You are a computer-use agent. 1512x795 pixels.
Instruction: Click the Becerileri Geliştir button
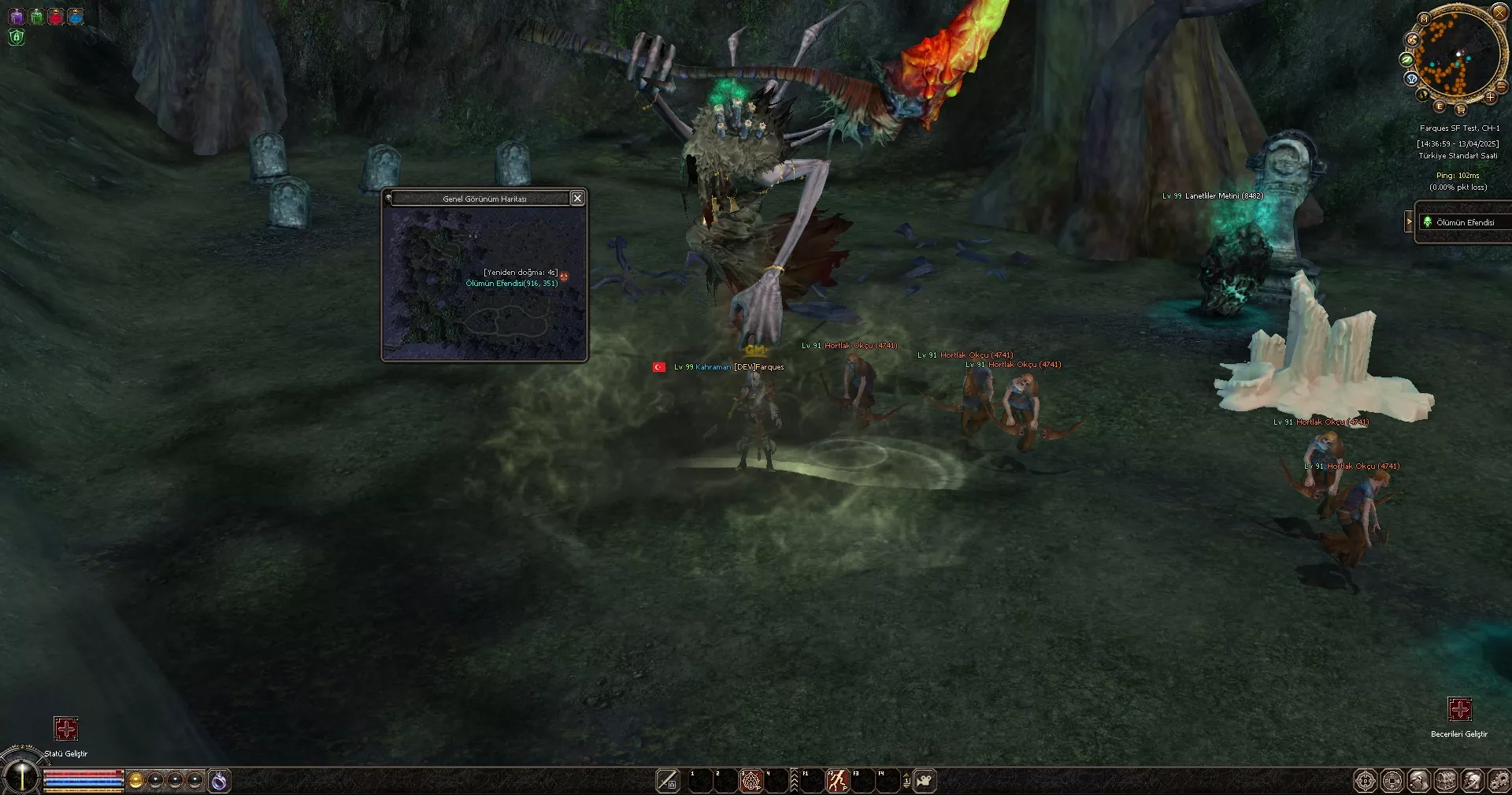click(x=1461, y=710)
